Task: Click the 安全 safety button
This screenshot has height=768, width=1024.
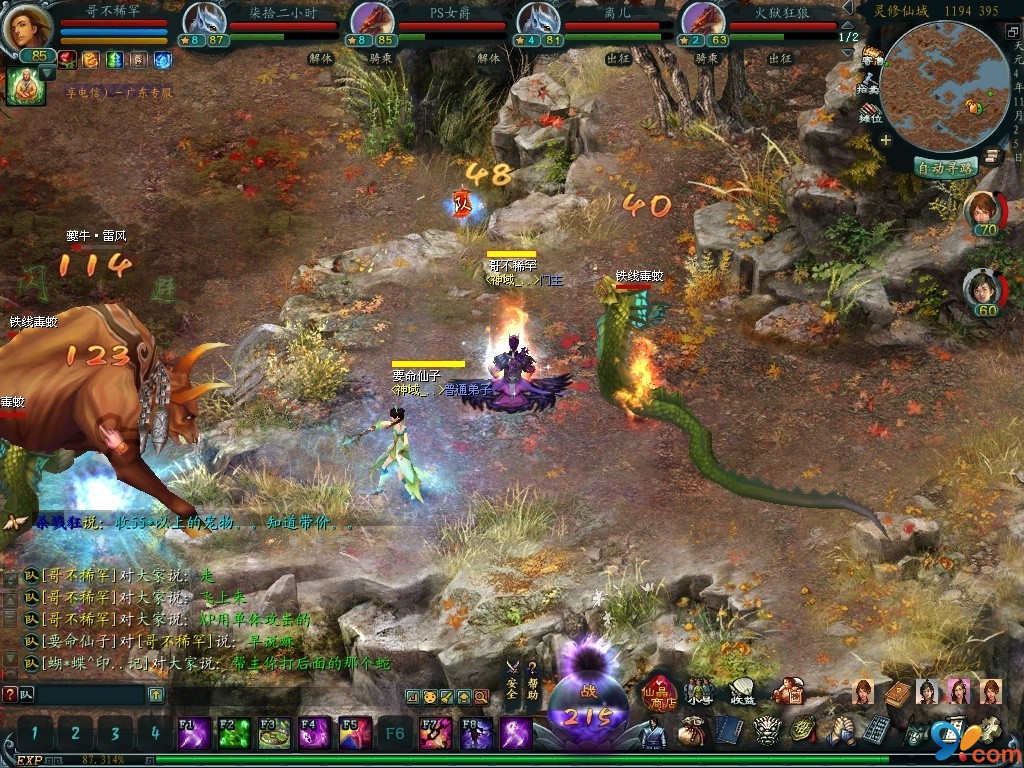Action: tap(512, 681)
